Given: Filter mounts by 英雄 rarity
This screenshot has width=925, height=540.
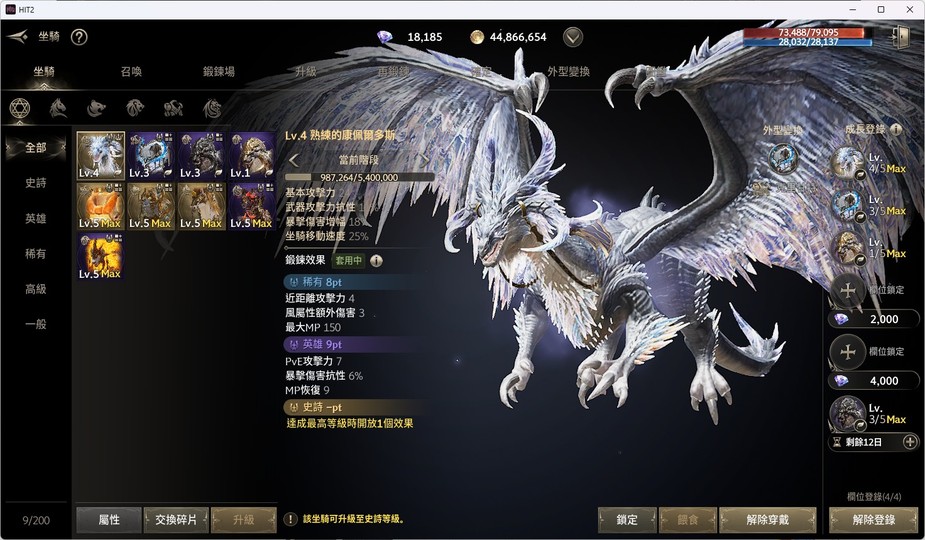Looking at the screenshot, I should point(36,218).
